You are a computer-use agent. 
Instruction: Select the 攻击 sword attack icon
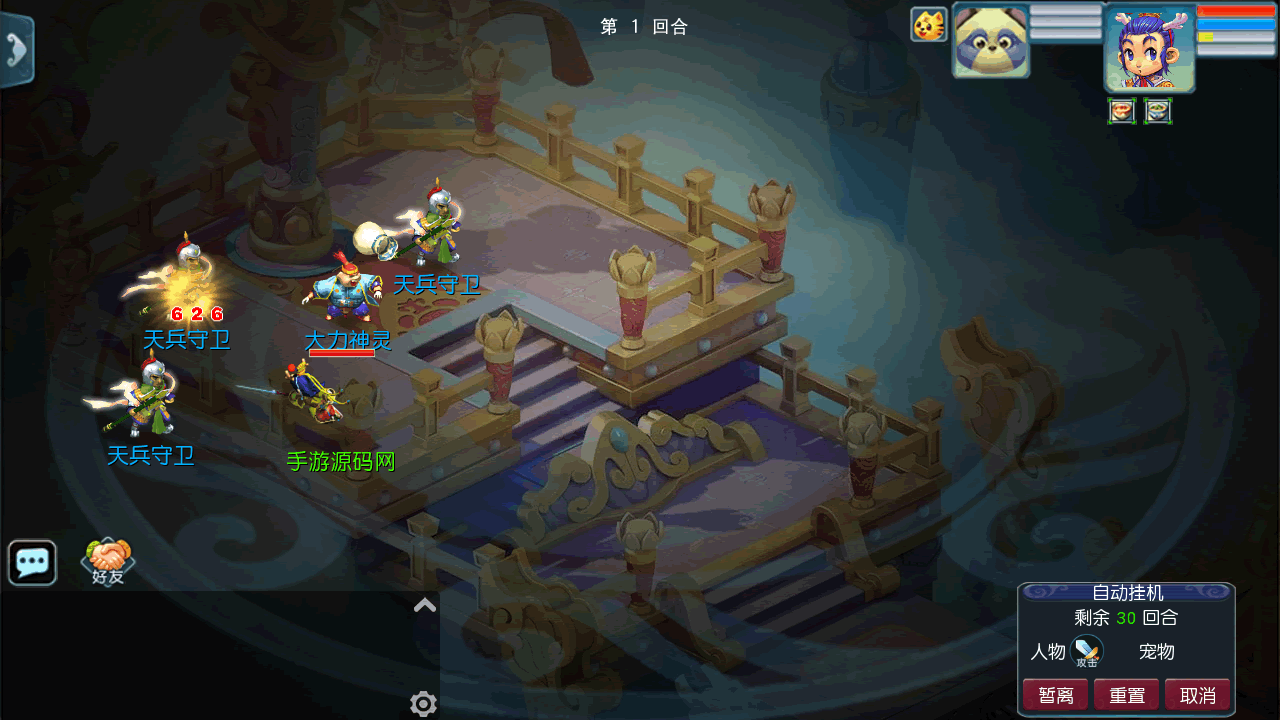coord(1087,652)
